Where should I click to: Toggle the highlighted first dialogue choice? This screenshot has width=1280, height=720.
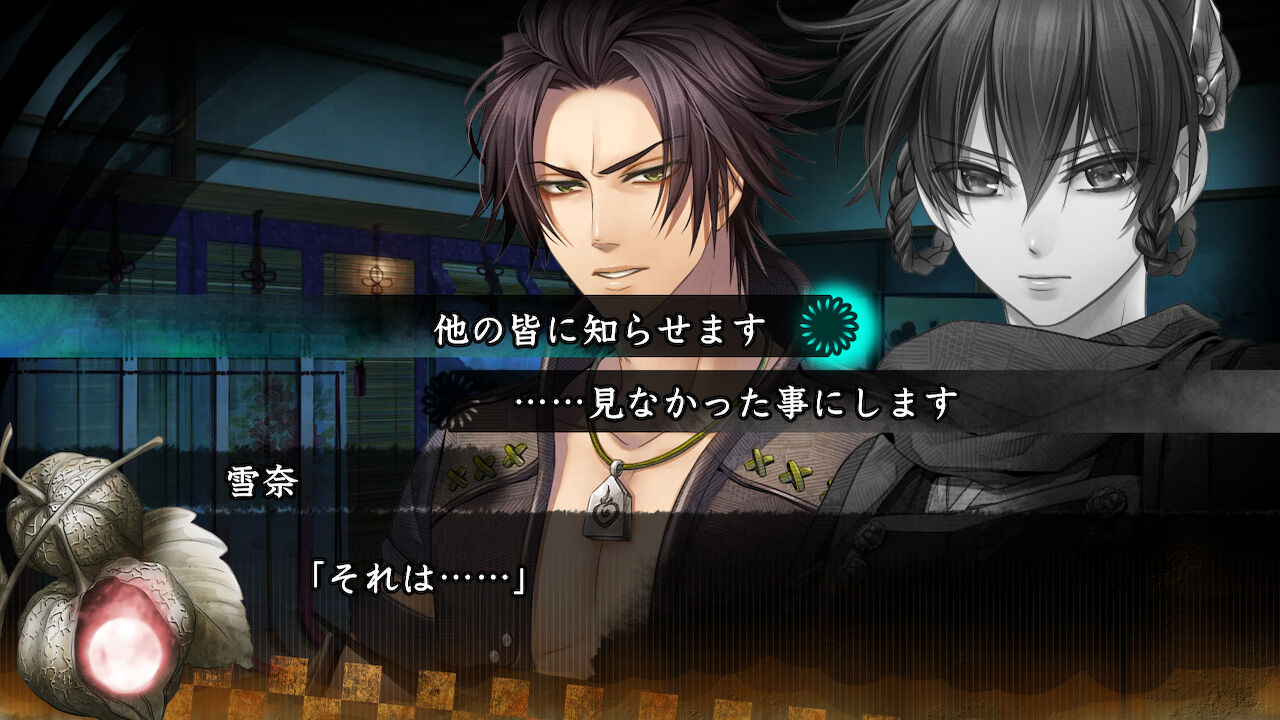click(600, 325)
